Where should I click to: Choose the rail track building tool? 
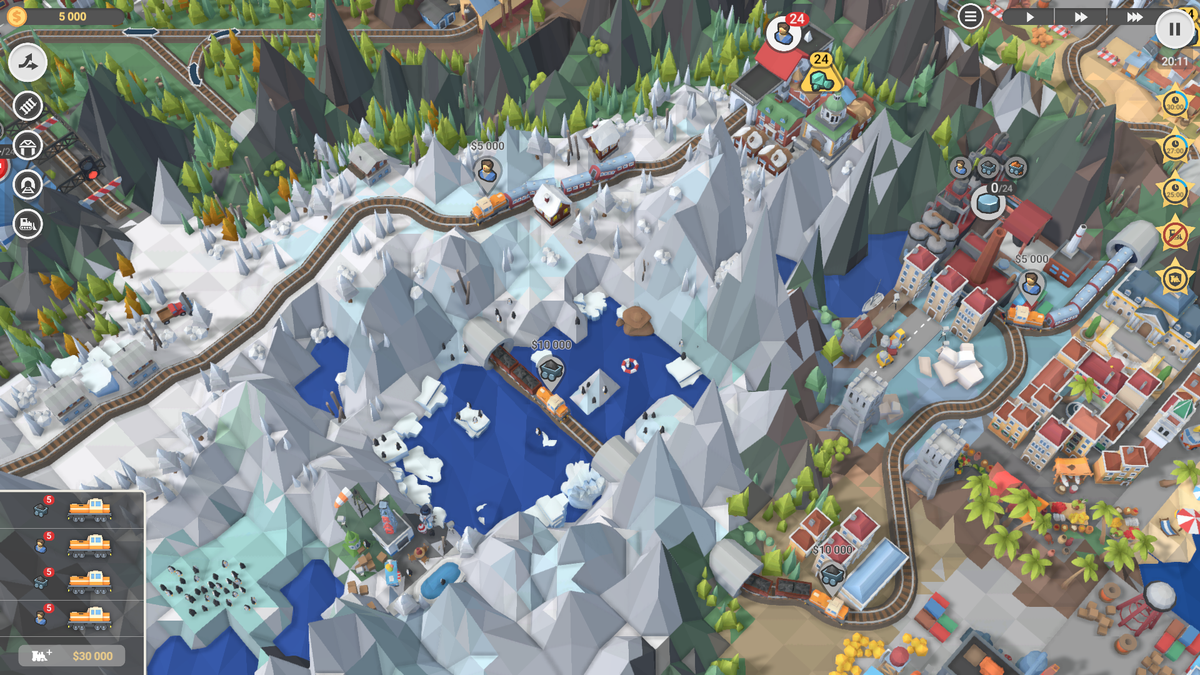(28, 106)
